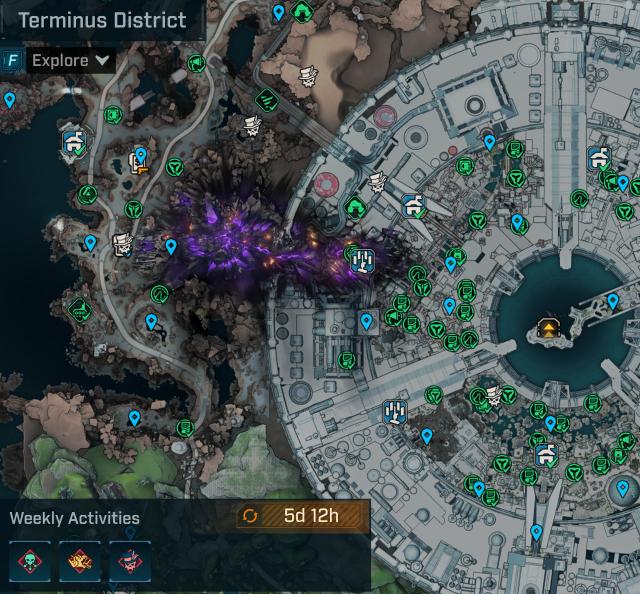Click the green signal-bars map marker
640x594 pixels.
(x=267, y=100)
